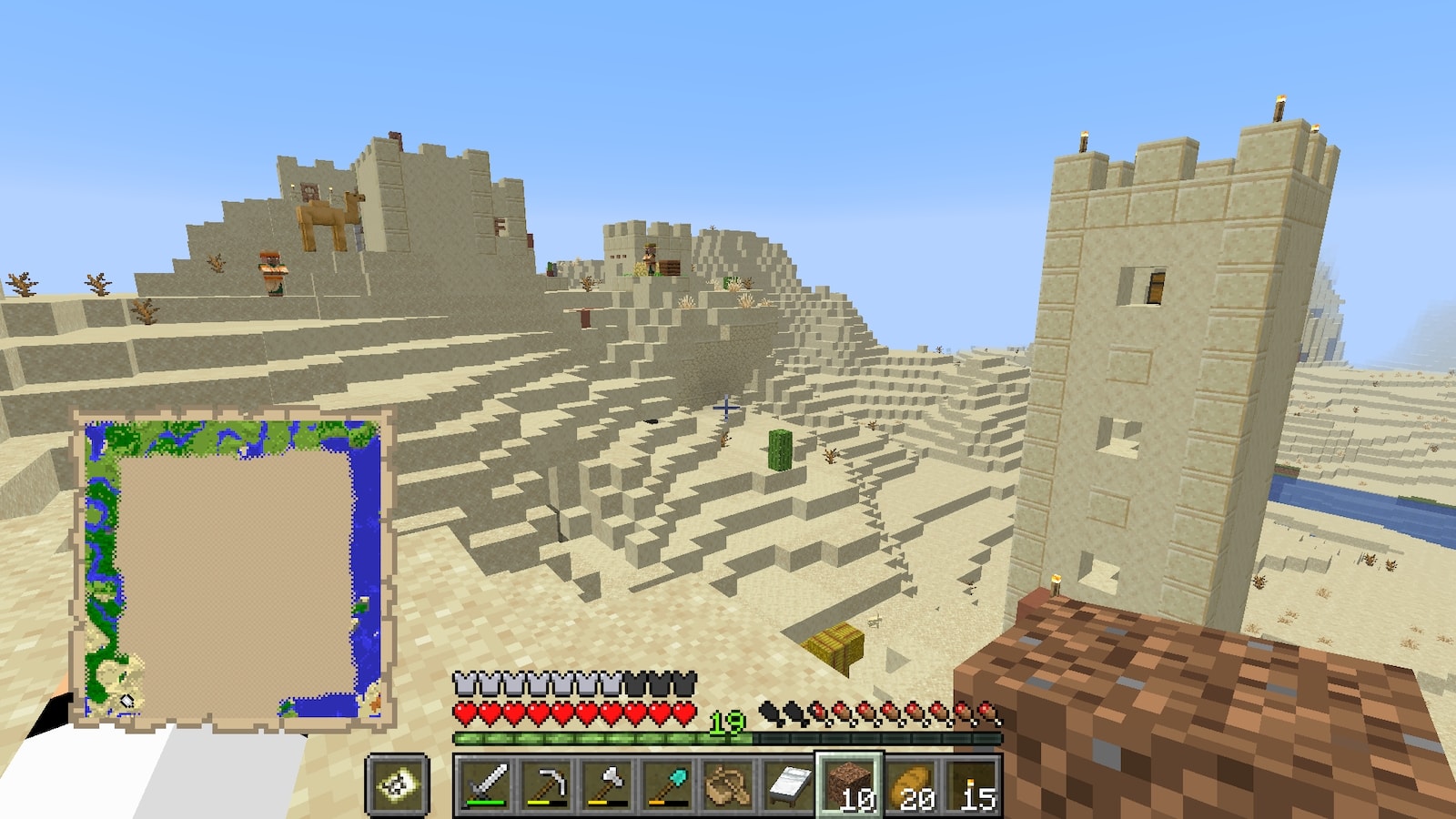Choose the torch stack slot
Viewport: 1456px width, 819px height.
coord(971,784)
